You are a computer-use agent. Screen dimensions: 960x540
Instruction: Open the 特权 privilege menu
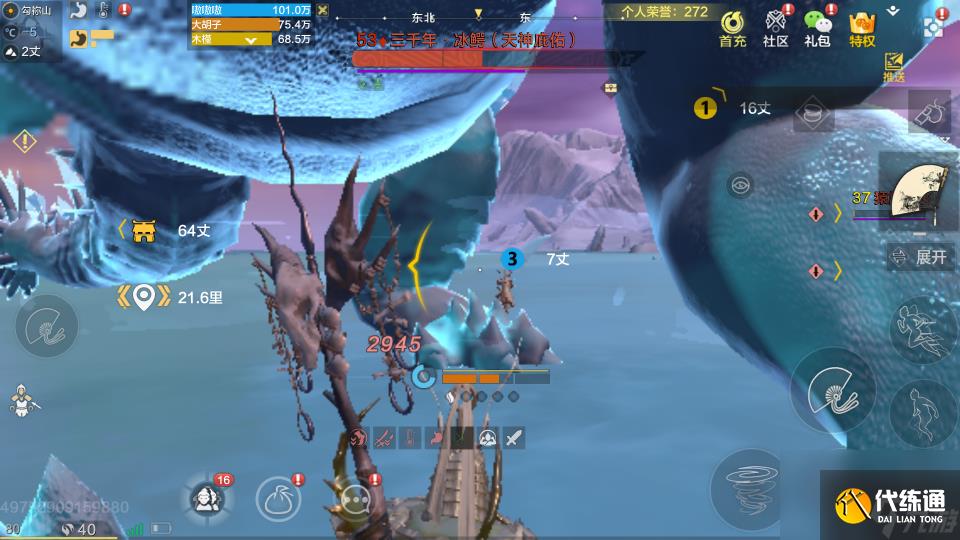click(862, 27)
